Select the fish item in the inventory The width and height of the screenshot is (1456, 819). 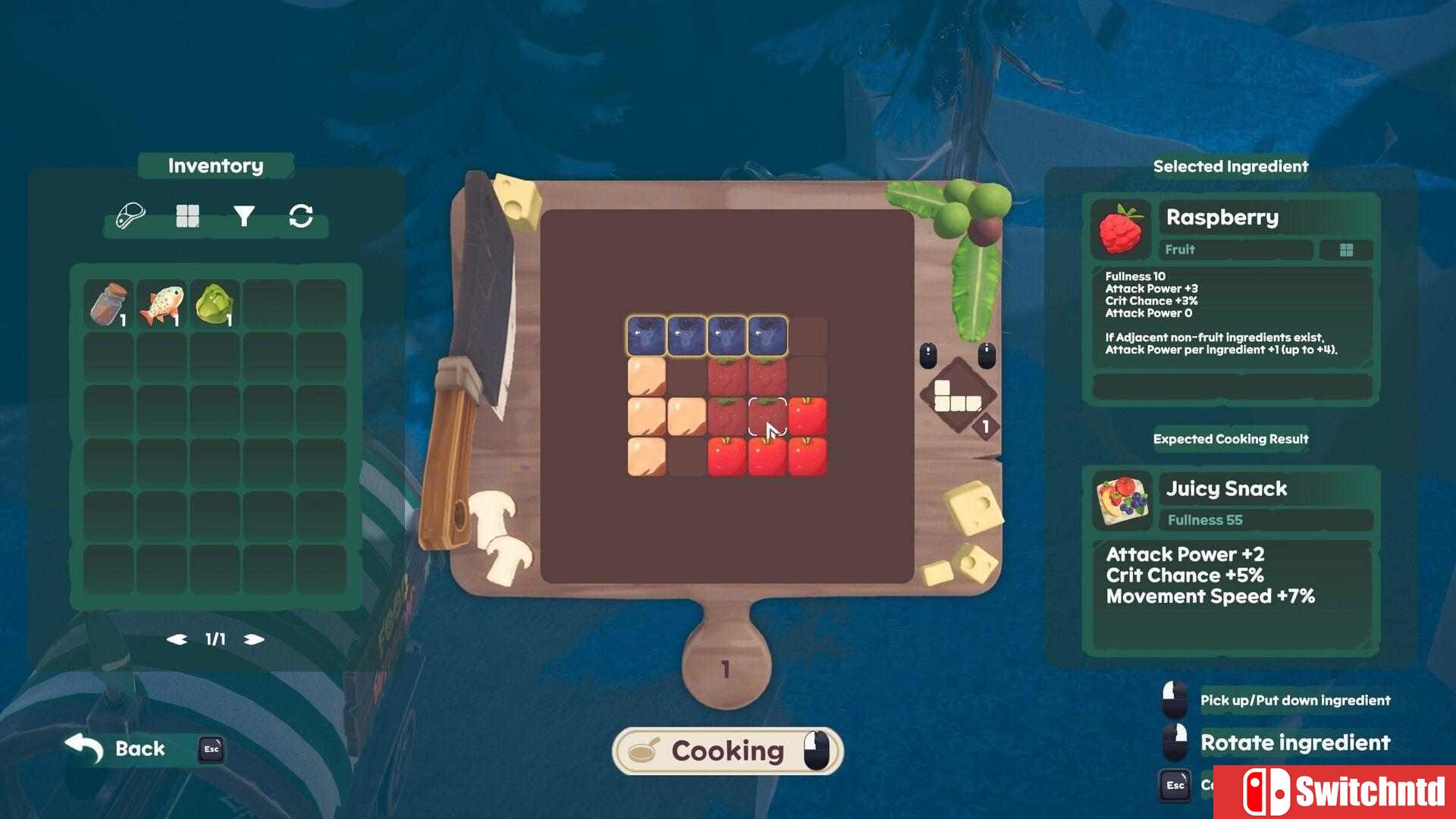161,300
